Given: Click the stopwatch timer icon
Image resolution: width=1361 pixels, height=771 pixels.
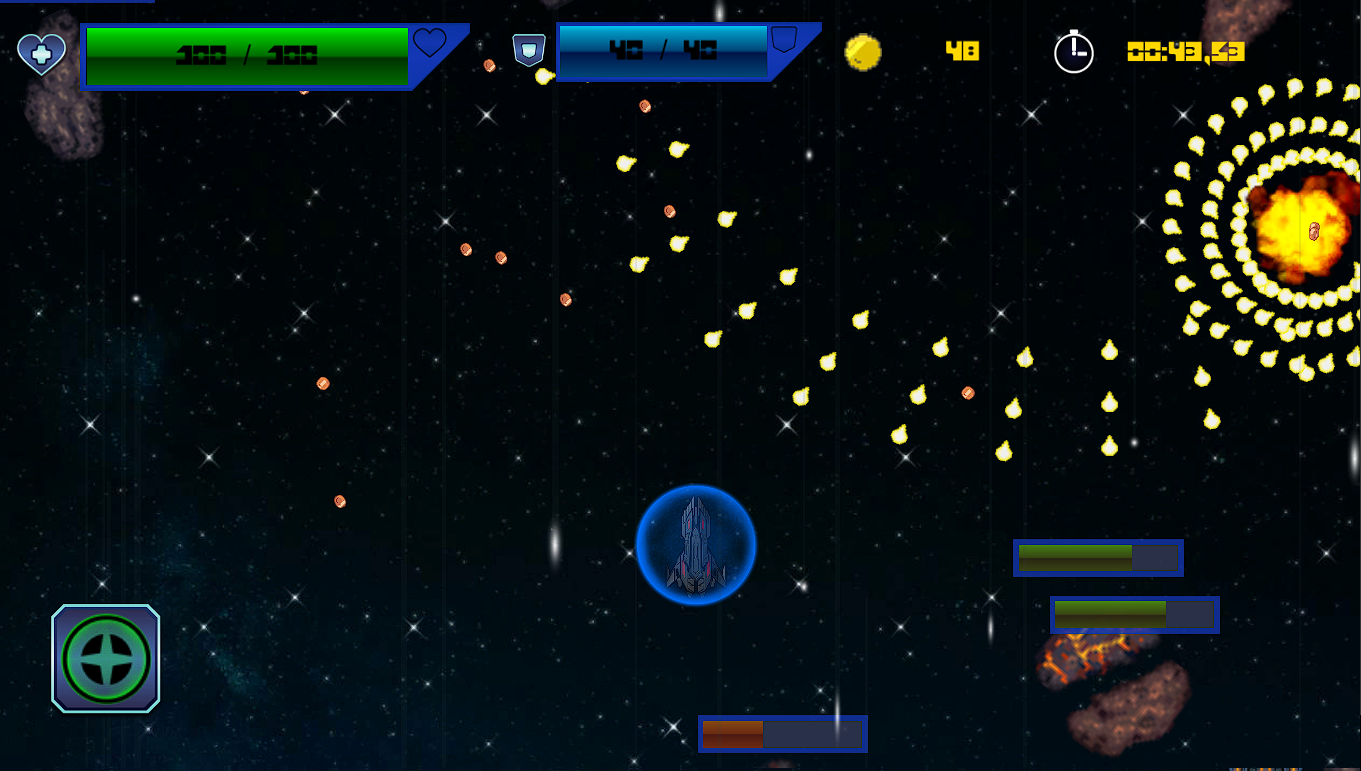Looking at the screenshot, I should tap(1075, 53).
